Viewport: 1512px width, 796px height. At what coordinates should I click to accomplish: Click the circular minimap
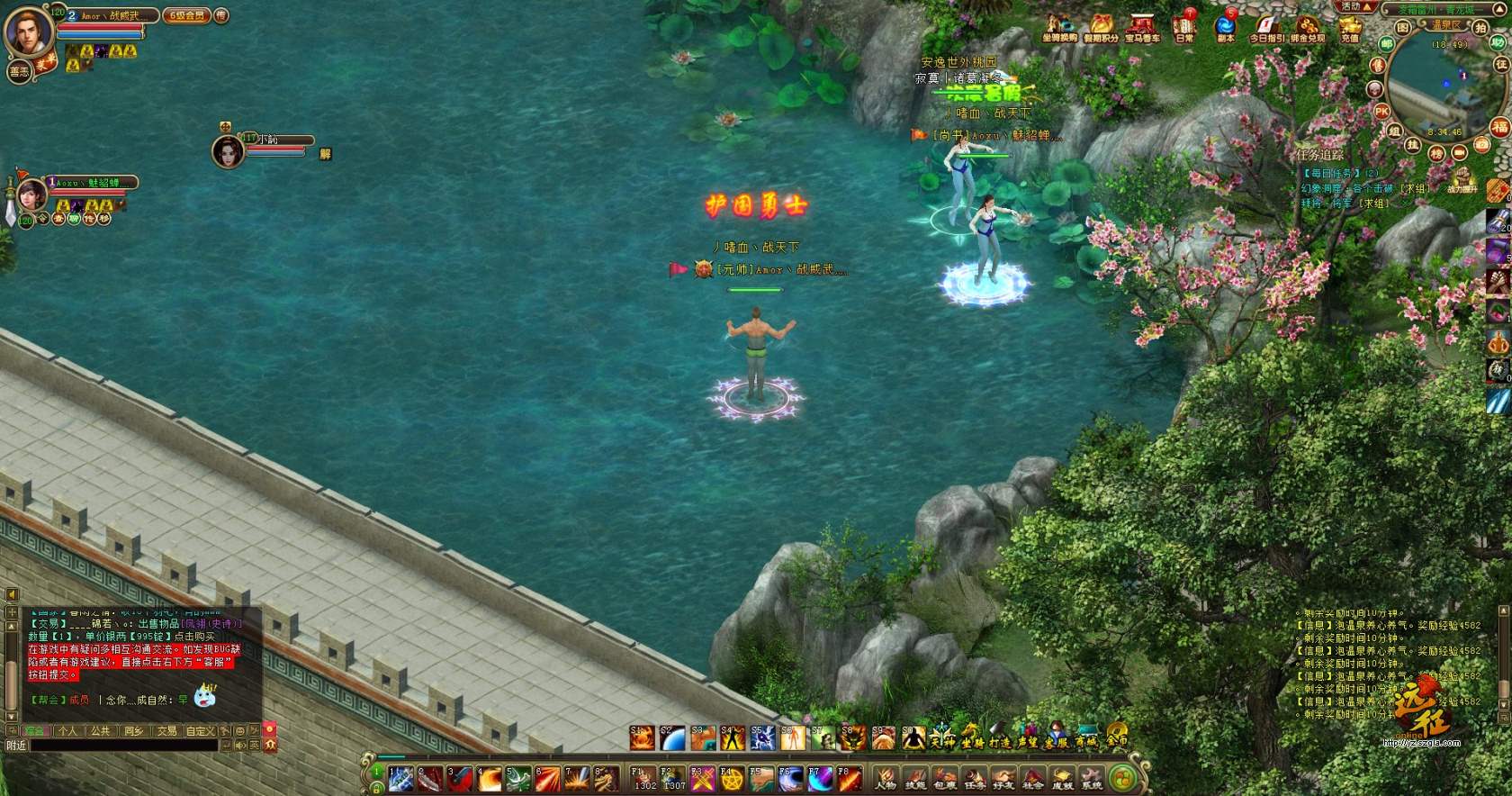point(1438,86)
